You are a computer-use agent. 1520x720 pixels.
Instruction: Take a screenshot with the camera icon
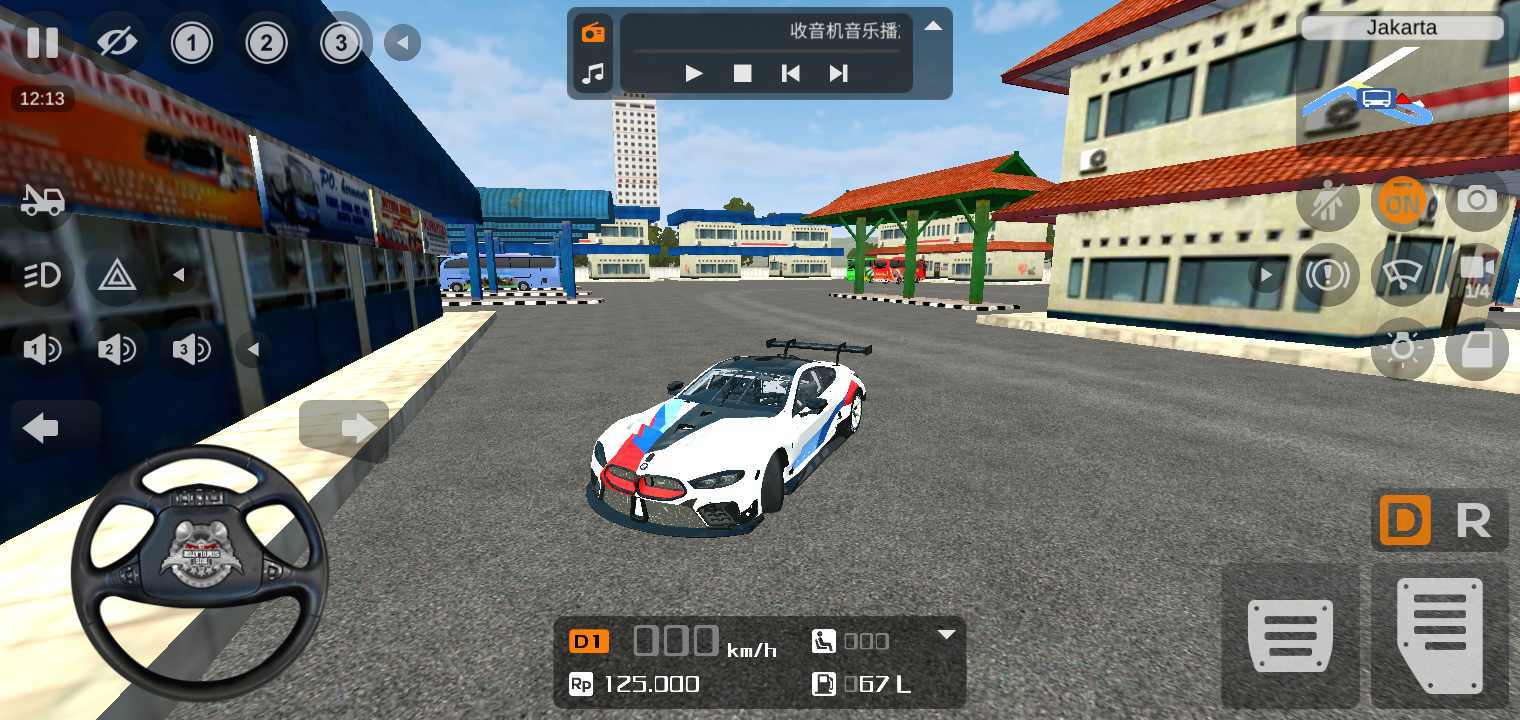tap(1476, 200)
